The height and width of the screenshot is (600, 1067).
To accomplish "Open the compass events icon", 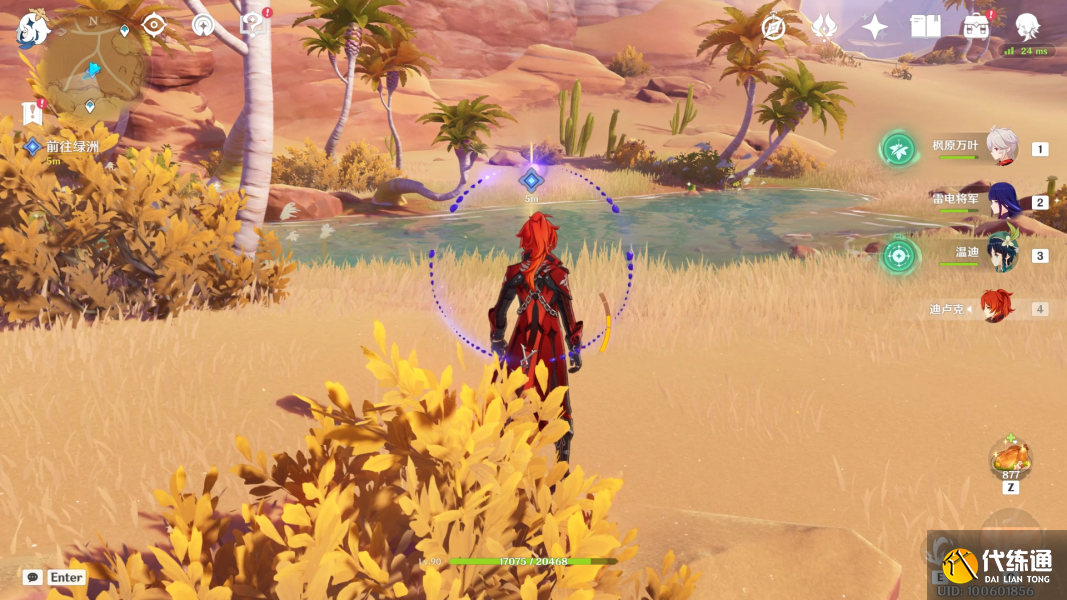I will (x=773, y=27).
